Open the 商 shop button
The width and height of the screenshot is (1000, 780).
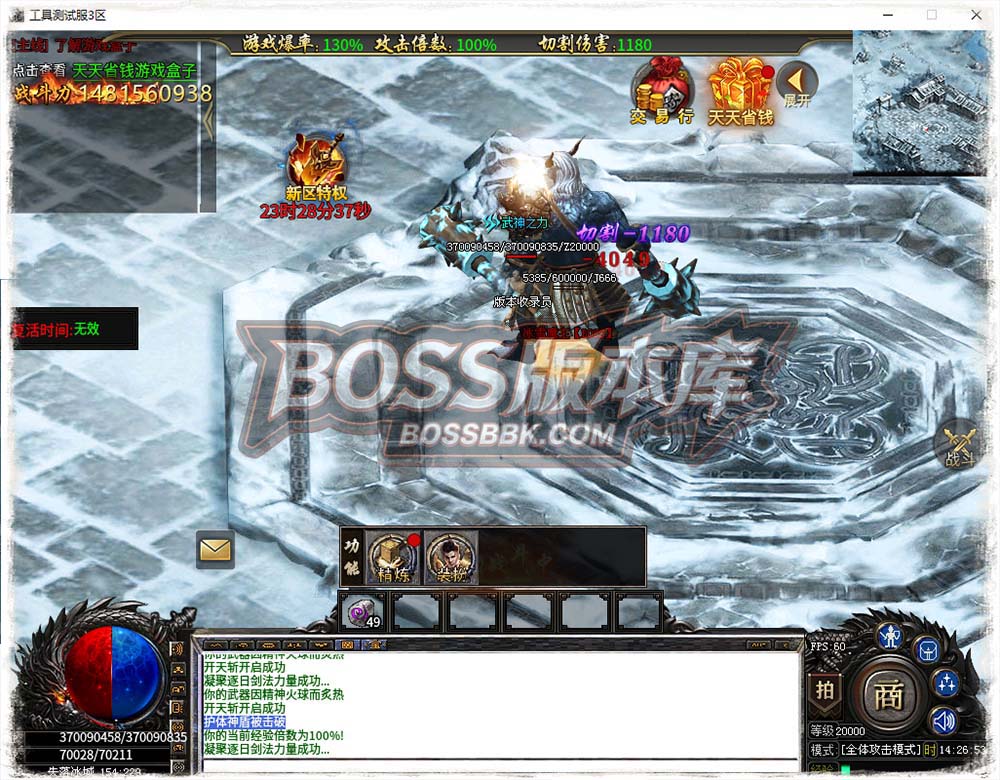[888, 695]
